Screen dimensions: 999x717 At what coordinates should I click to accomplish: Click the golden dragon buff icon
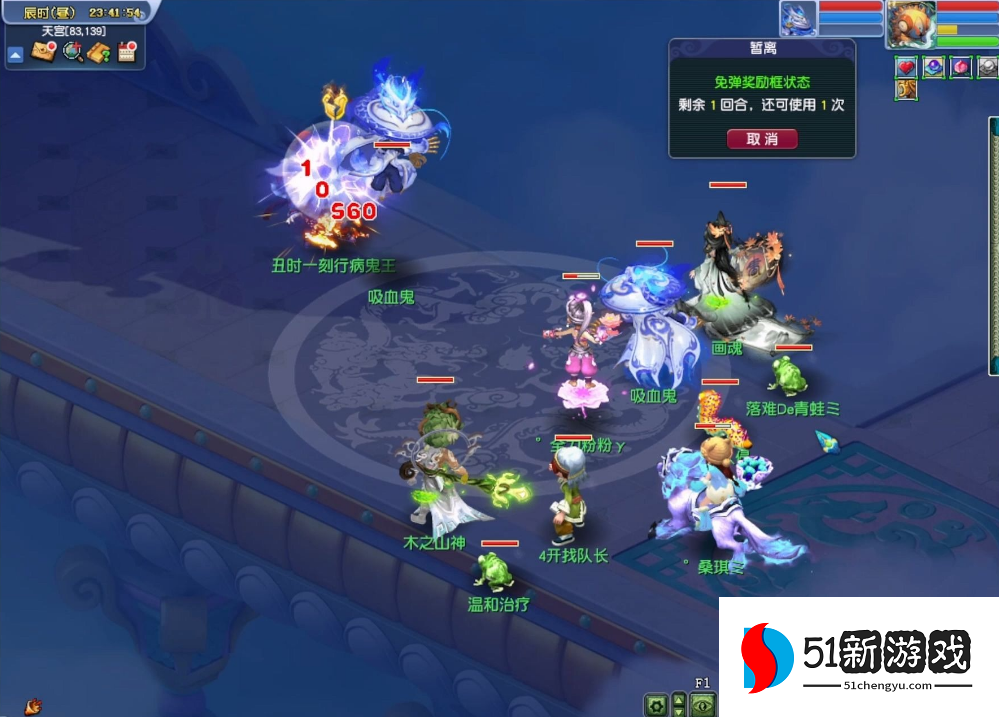coord(906,90)
